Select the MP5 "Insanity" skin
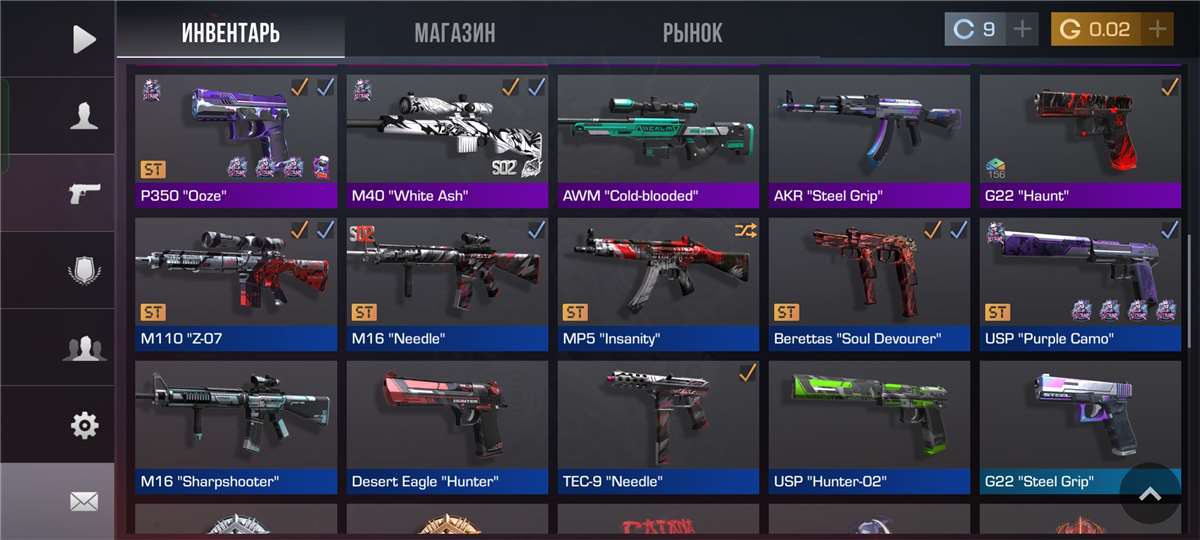The height and width of the screenshot is (540, 1200). pos(658,284)
